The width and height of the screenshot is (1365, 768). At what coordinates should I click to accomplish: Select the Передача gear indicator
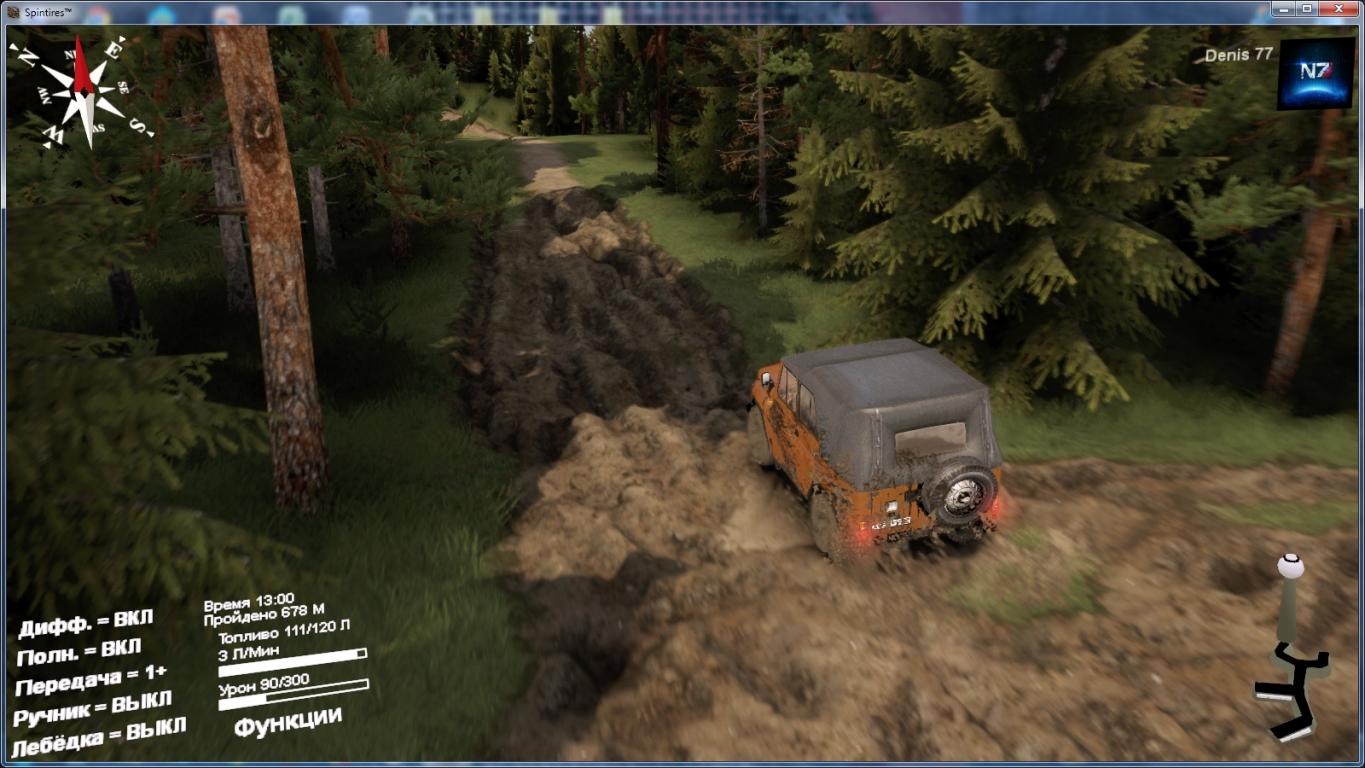[91, 681]
